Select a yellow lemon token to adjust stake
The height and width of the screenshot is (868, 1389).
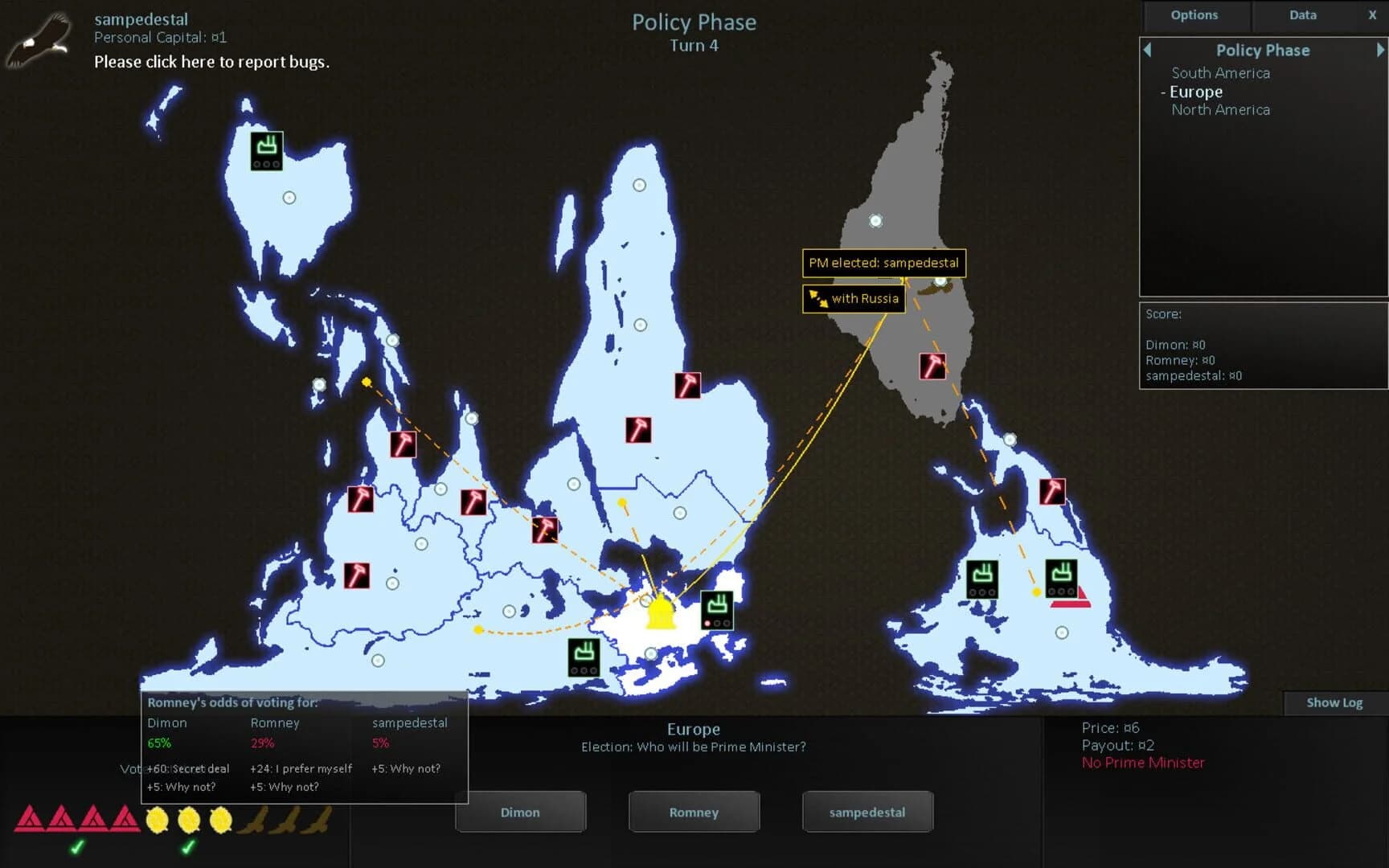click(159, 819)
